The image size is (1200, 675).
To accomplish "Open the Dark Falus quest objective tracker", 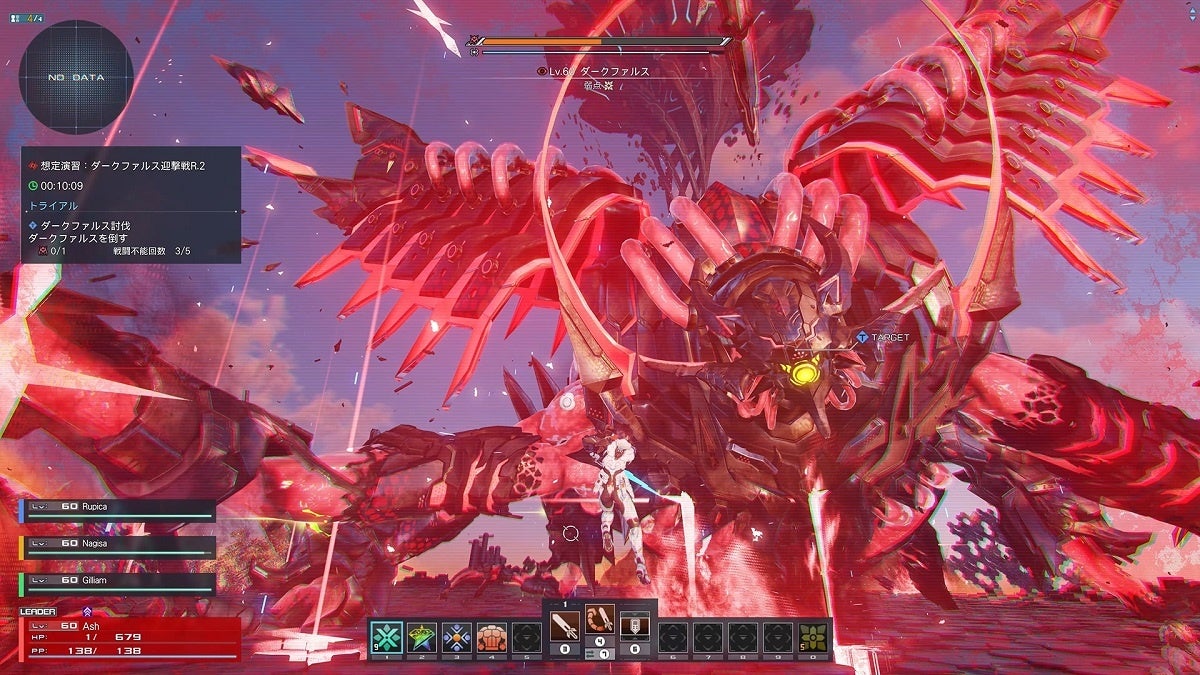I will (x=131, y=205).
